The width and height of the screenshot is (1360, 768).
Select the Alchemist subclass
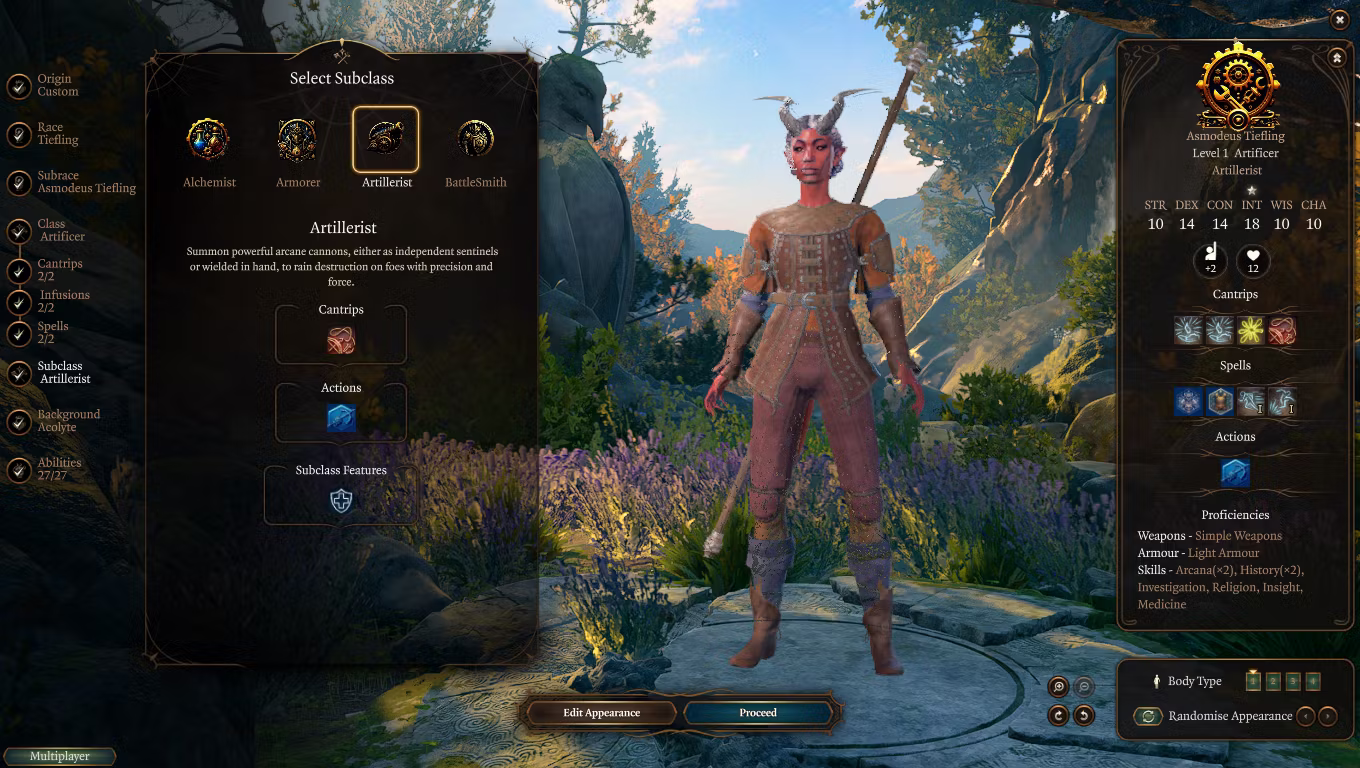pos(208,140)
